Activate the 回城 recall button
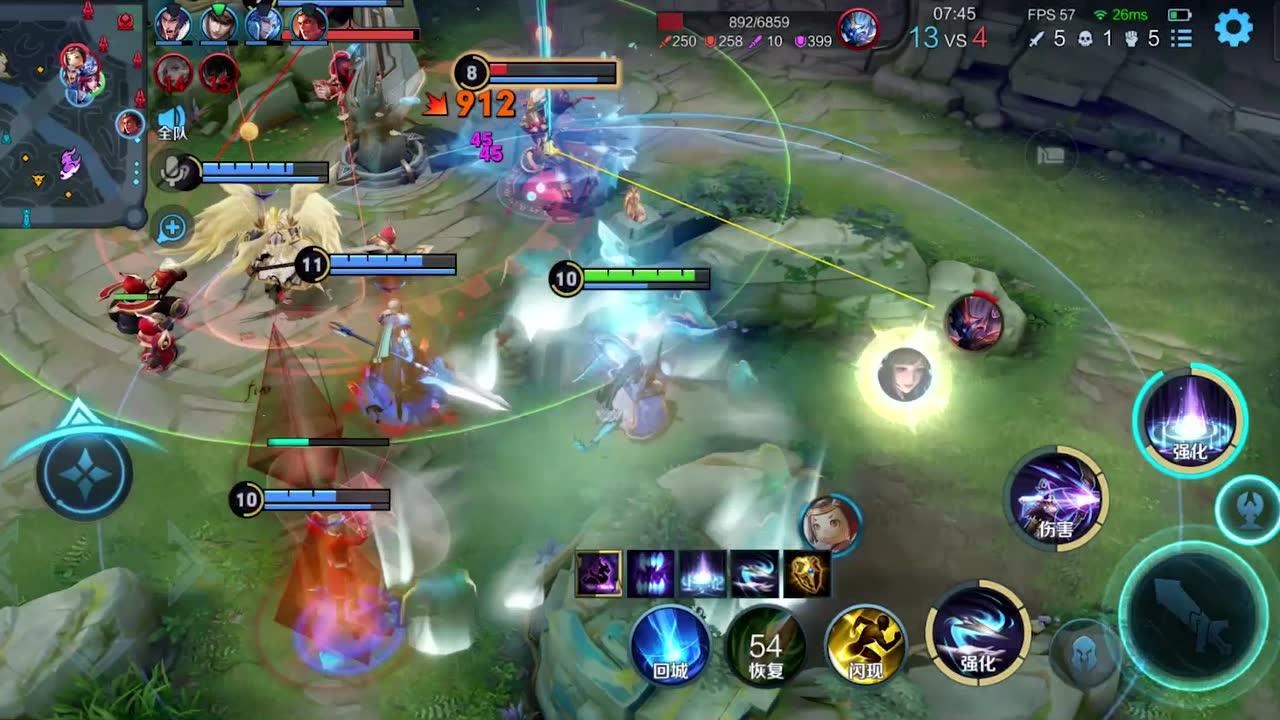The height and width of the screenshot is (720, 1280). click(670, 645)
